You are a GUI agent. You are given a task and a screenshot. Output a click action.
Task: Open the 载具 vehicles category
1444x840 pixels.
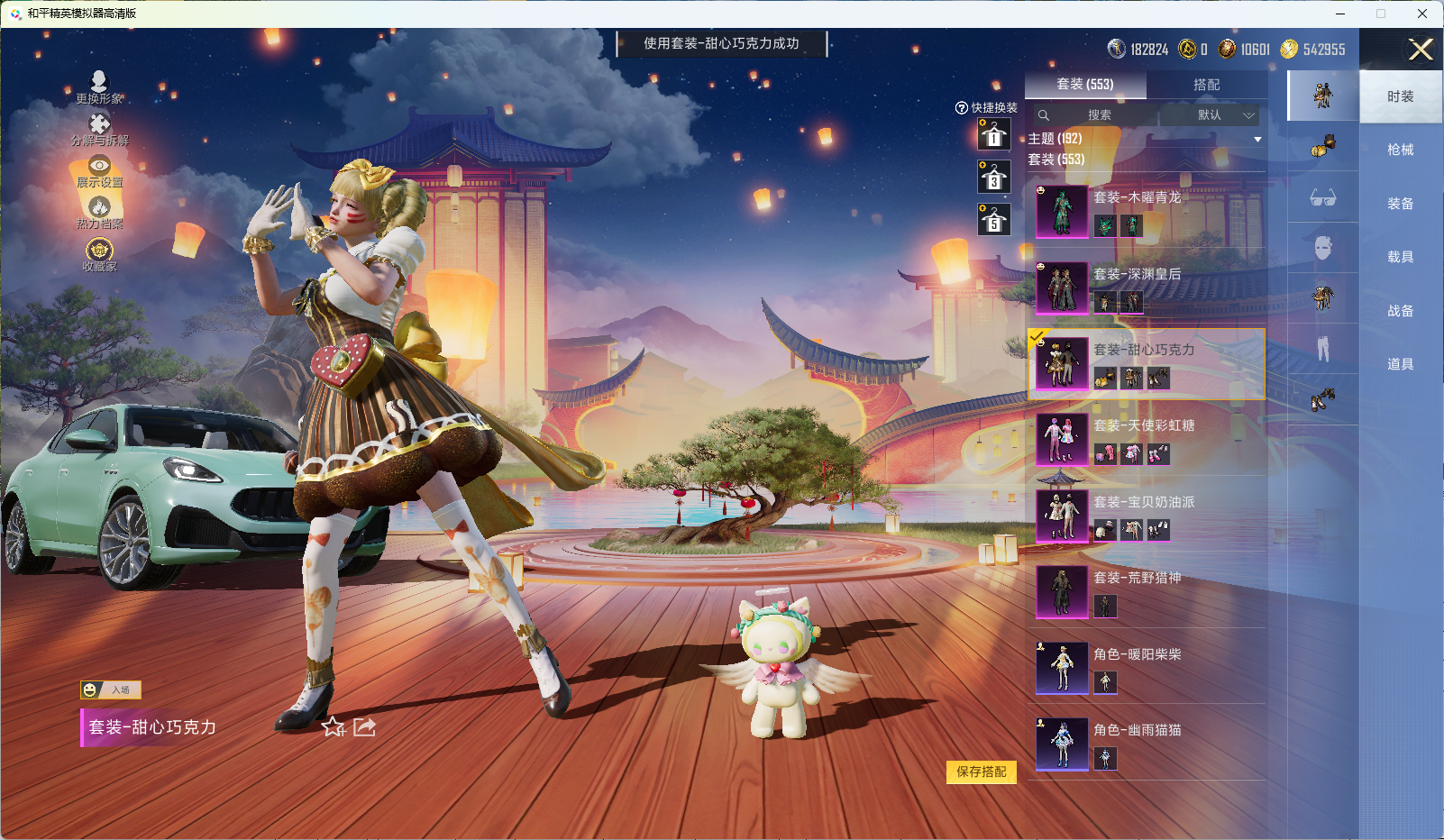click(1400, 257)
